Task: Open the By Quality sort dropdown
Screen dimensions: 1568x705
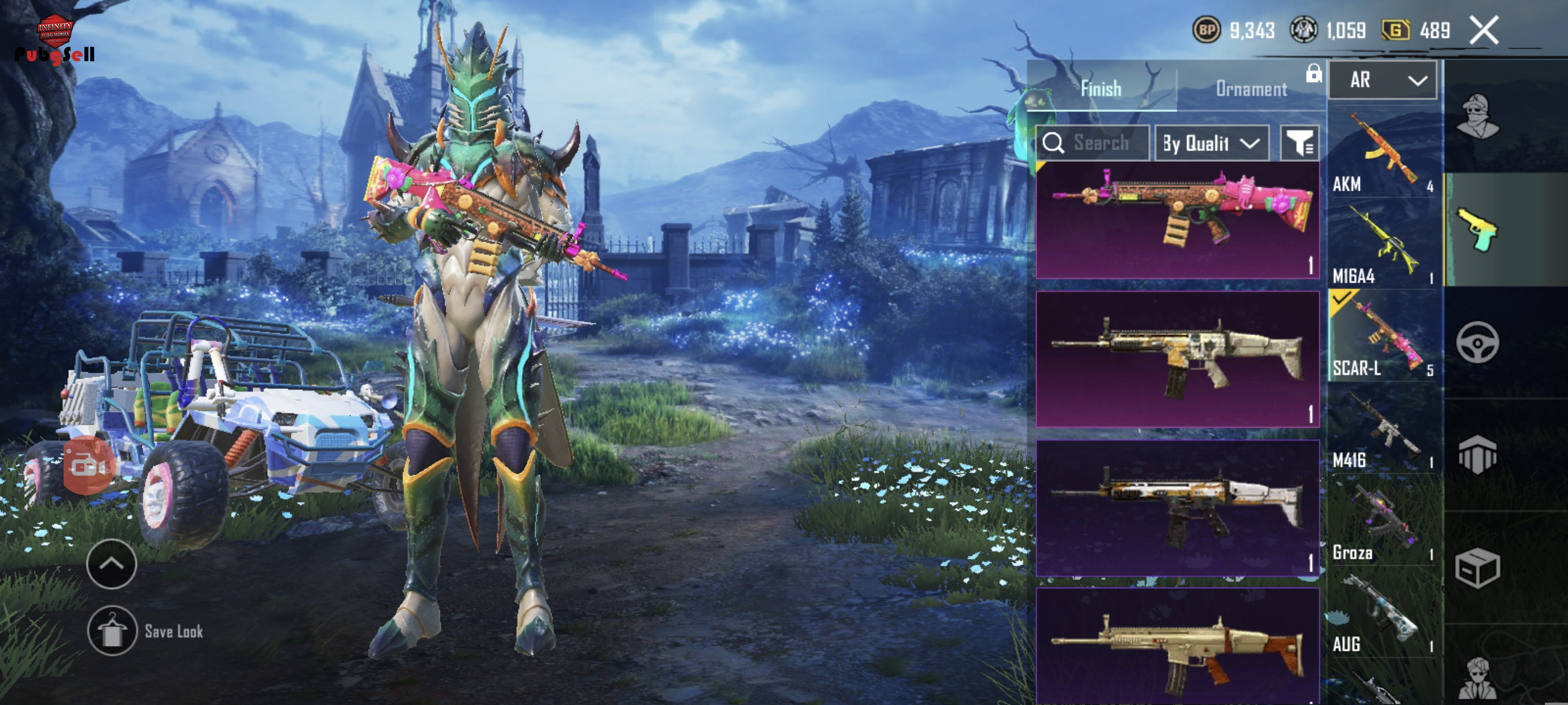Action: click(x=1211, y=143)
